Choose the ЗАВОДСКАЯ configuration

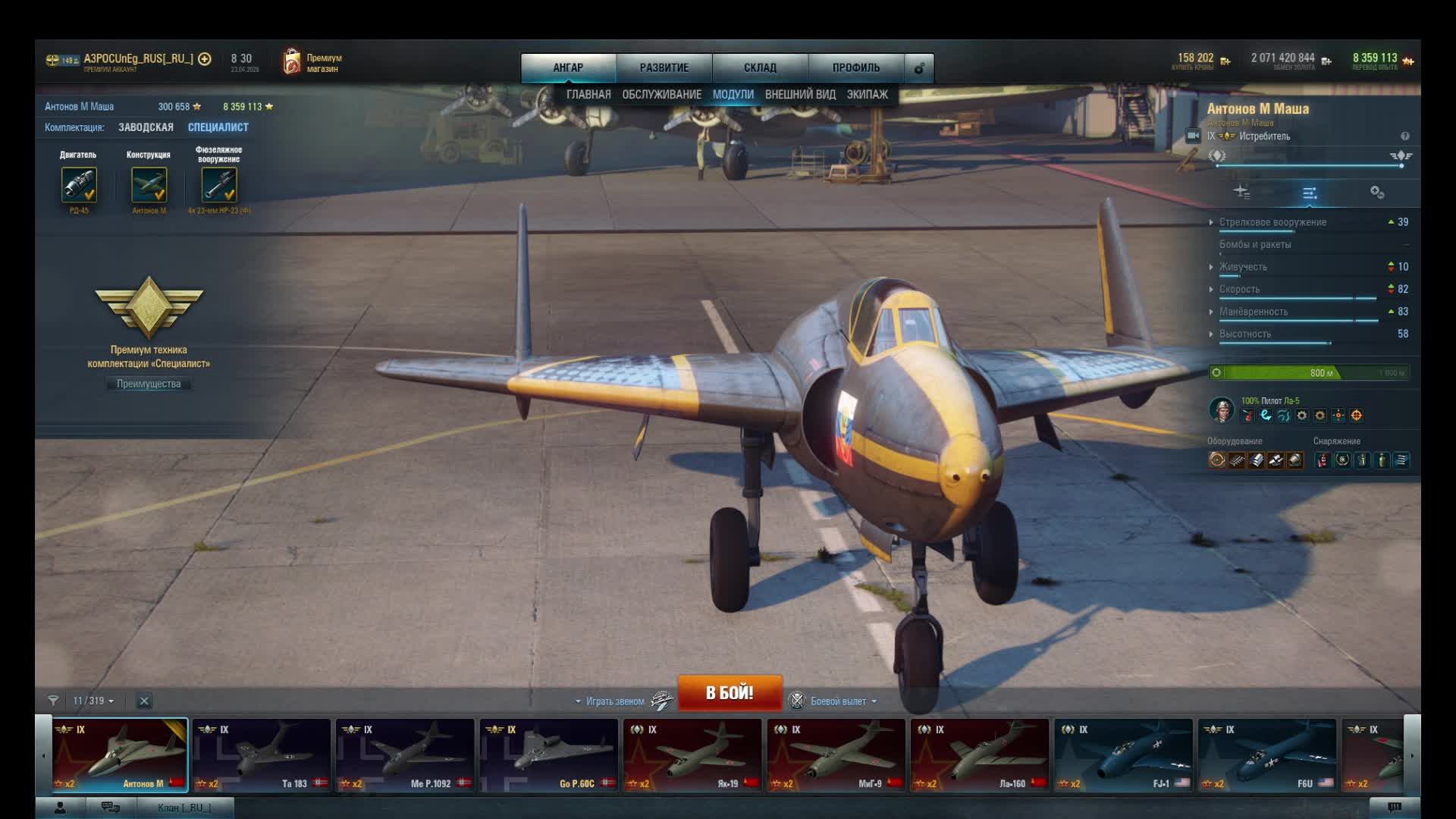tap(146, 127)
